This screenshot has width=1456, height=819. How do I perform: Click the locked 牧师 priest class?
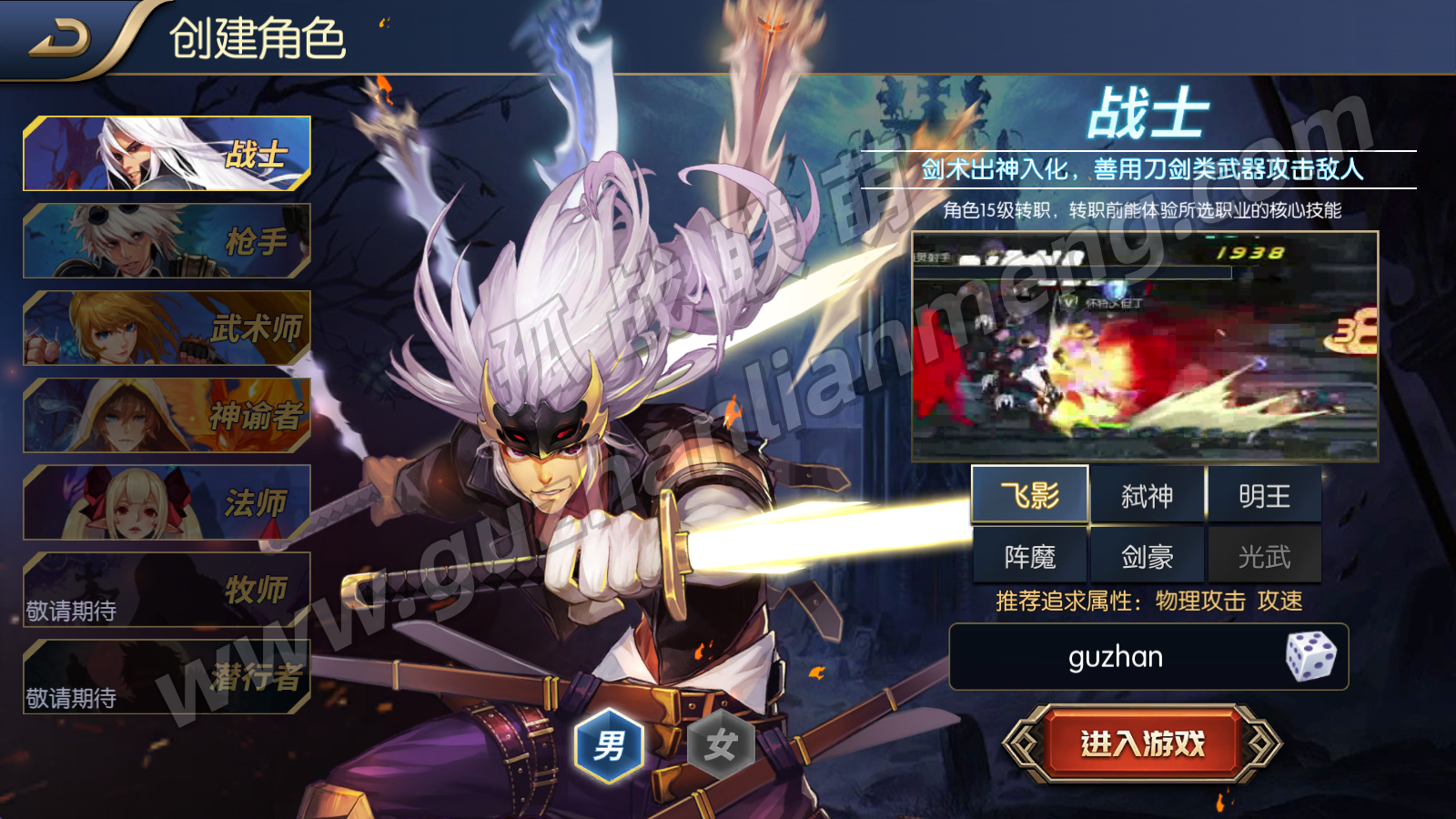(167, 591)
